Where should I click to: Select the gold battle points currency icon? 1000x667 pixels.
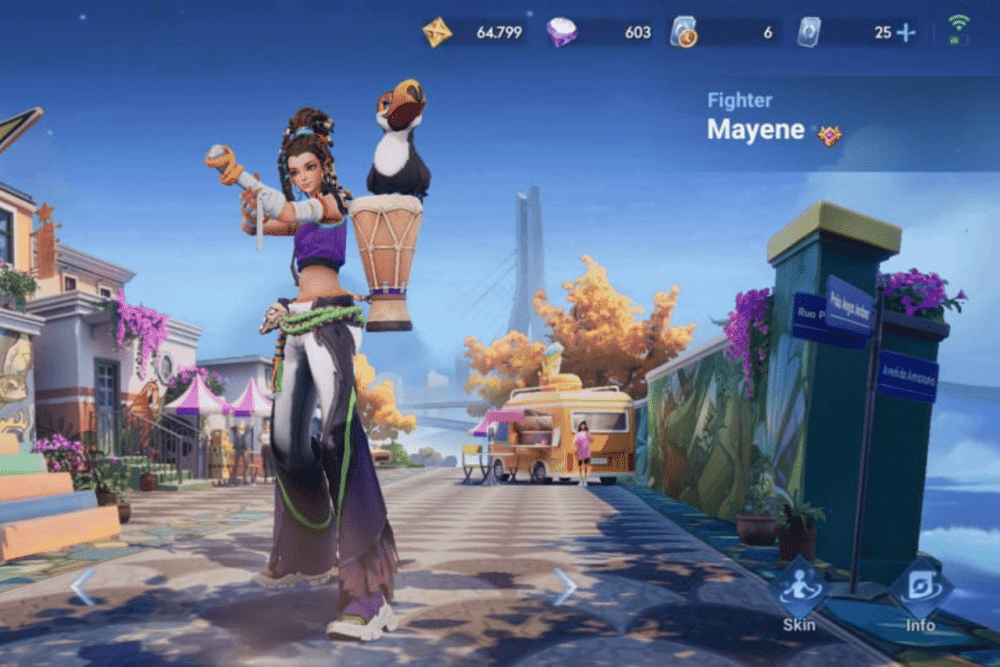click(437, 32)
